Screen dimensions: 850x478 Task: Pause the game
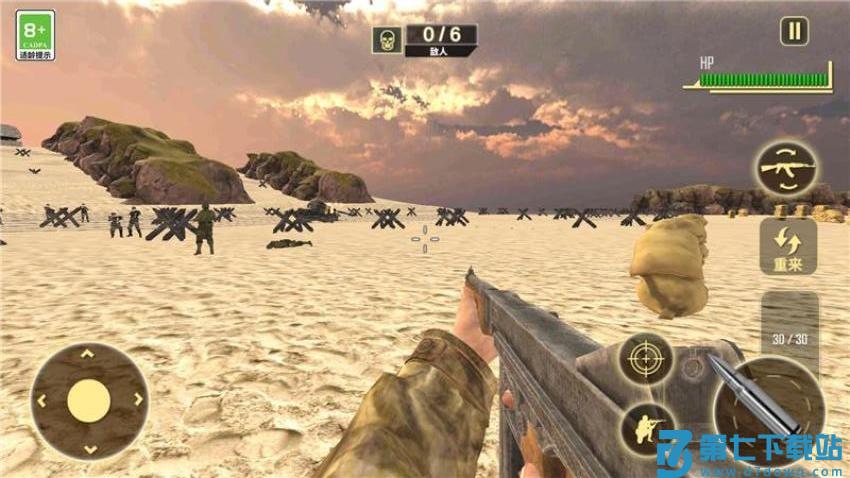coord(794,31)
